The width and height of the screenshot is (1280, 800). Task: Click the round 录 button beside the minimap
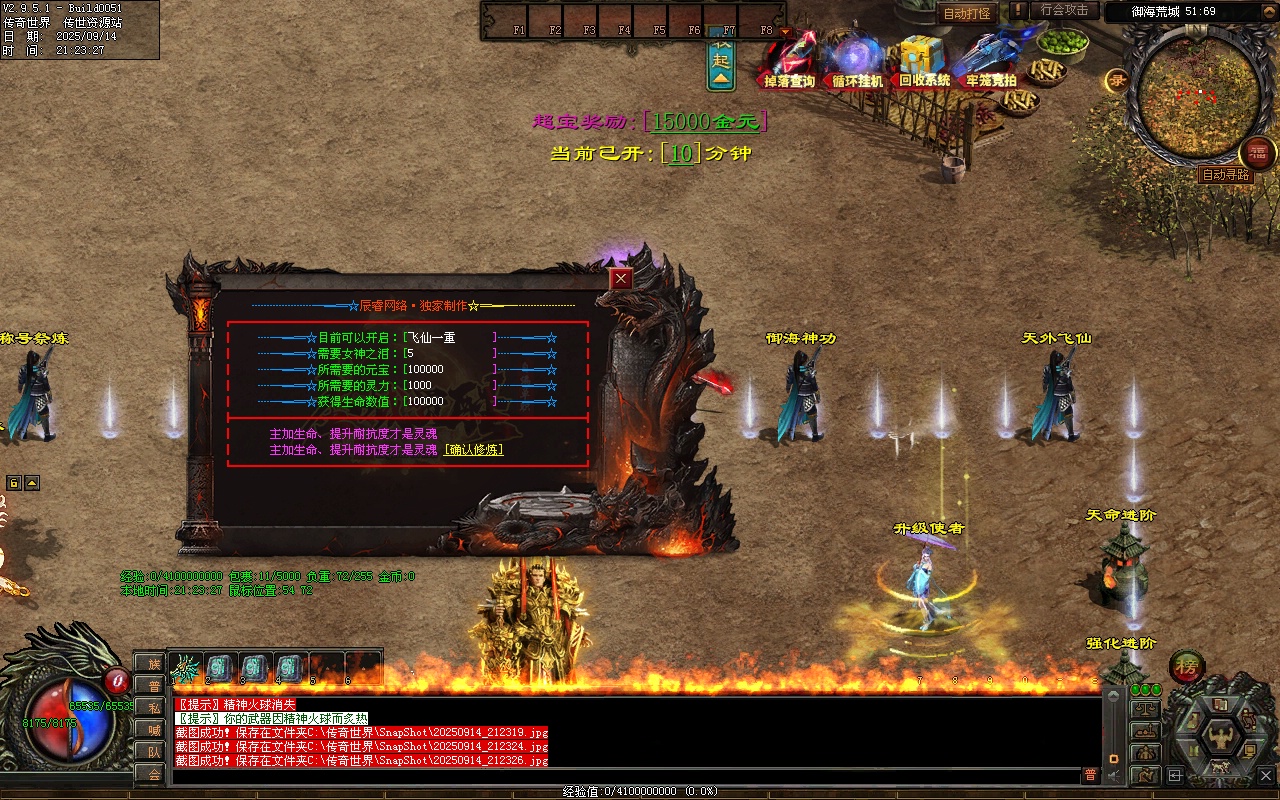1117,82
